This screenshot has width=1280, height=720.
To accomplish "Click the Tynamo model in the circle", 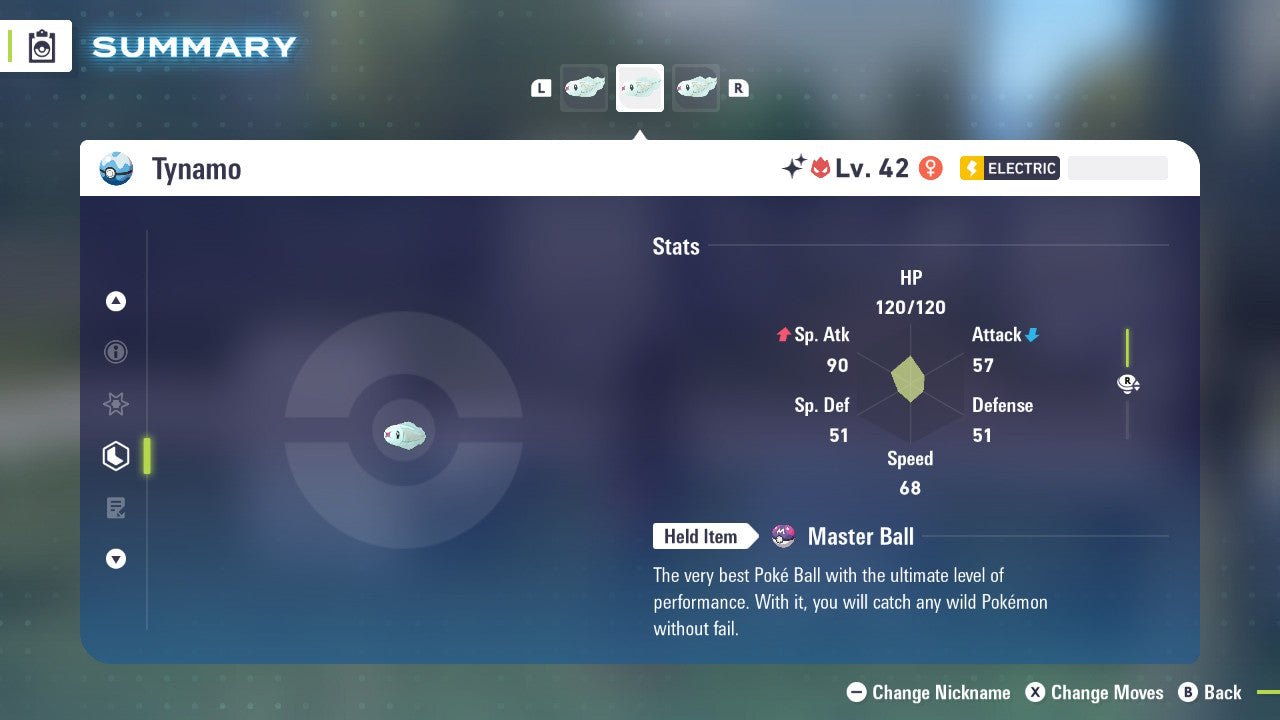I will click(x=404, y=434).
